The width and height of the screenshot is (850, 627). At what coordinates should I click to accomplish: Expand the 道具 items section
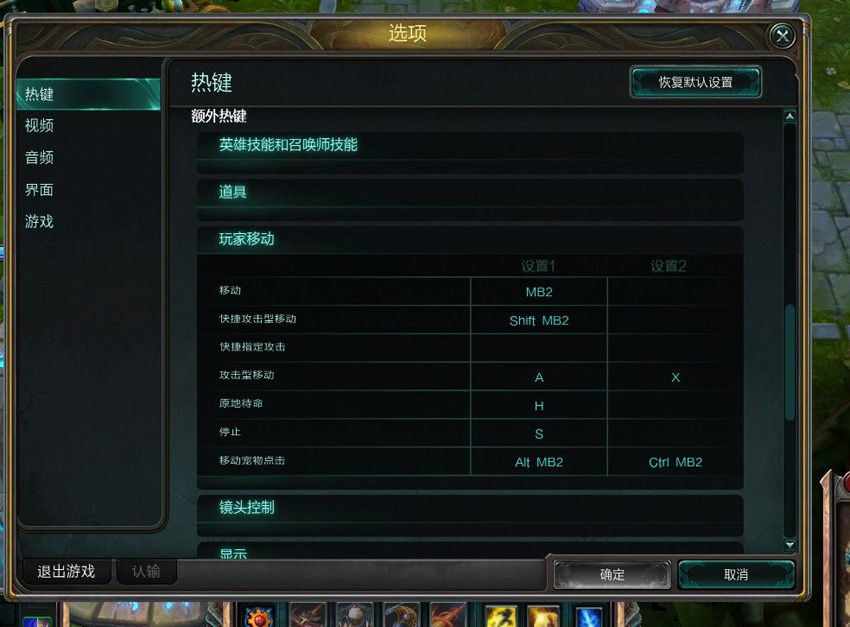click(x=233, y=192)
